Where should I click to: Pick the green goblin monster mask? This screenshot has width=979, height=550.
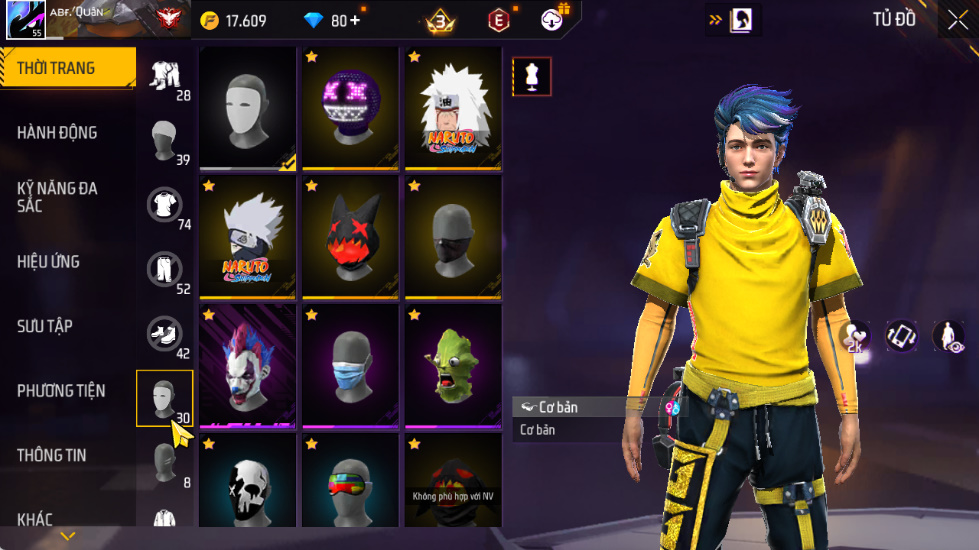[452, 366]
